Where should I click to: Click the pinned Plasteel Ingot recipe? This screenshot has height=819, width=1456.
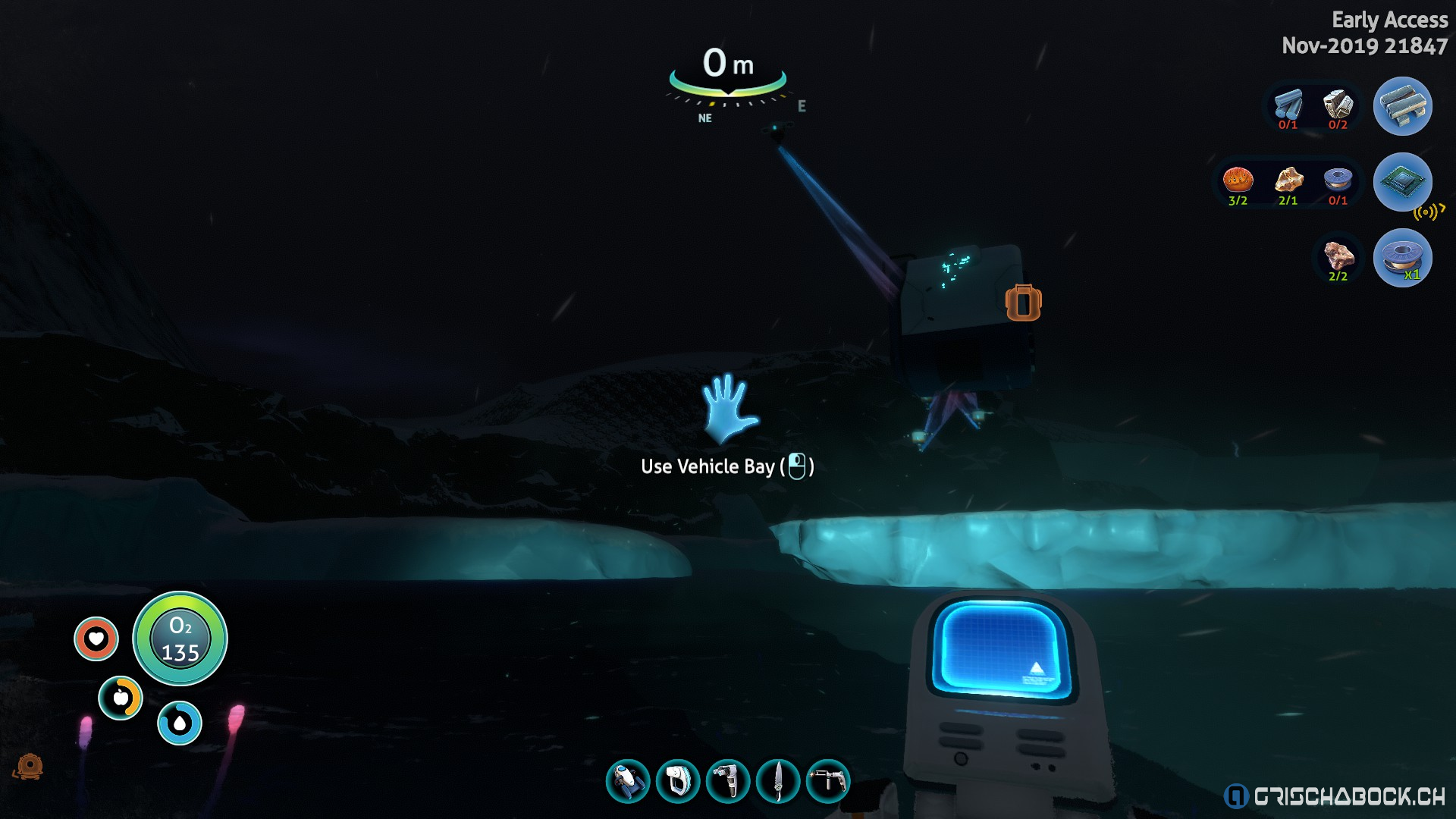[1402, 106]
